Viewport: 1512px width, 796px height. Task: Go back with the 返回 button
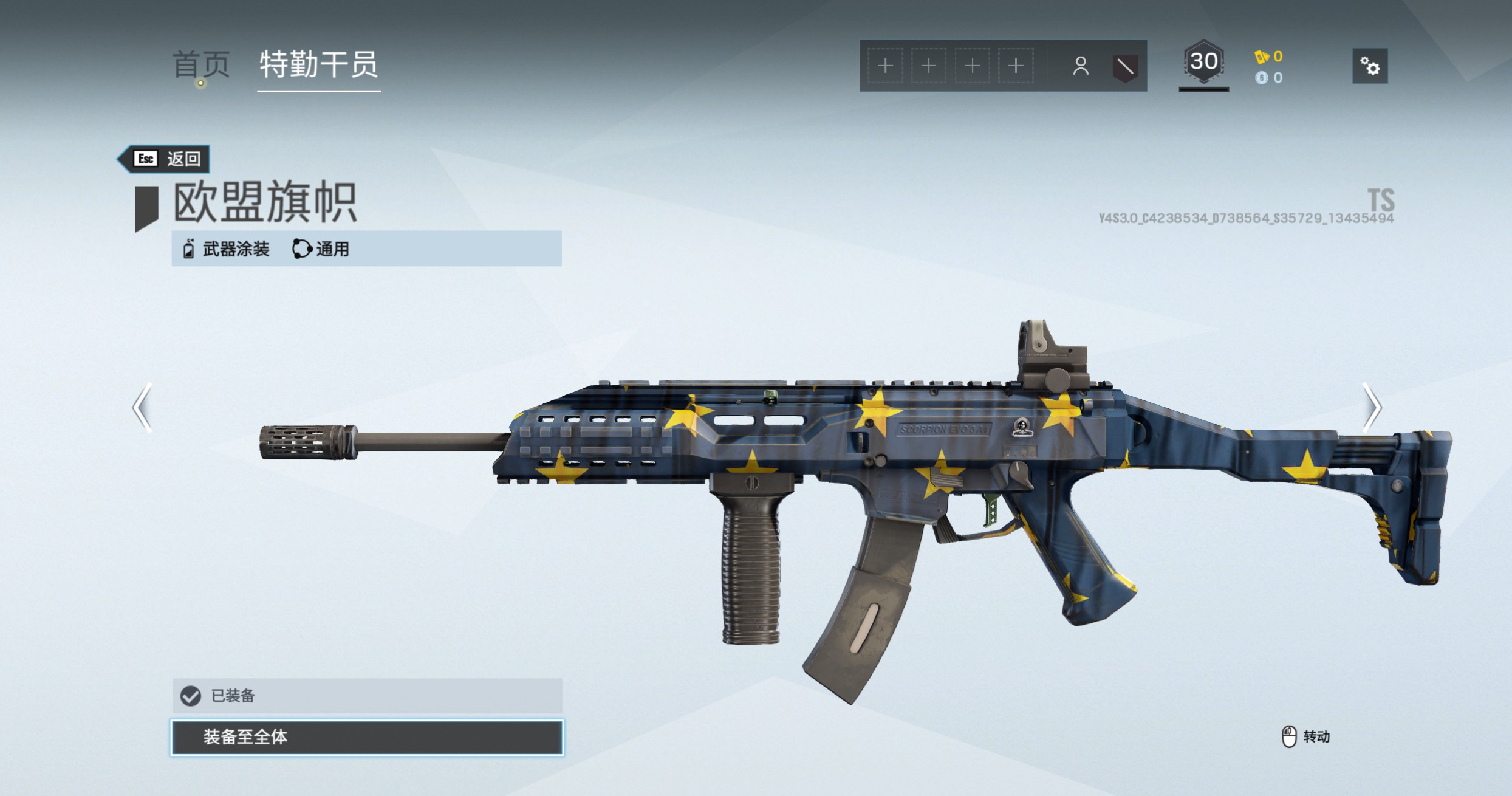point(165,159)
